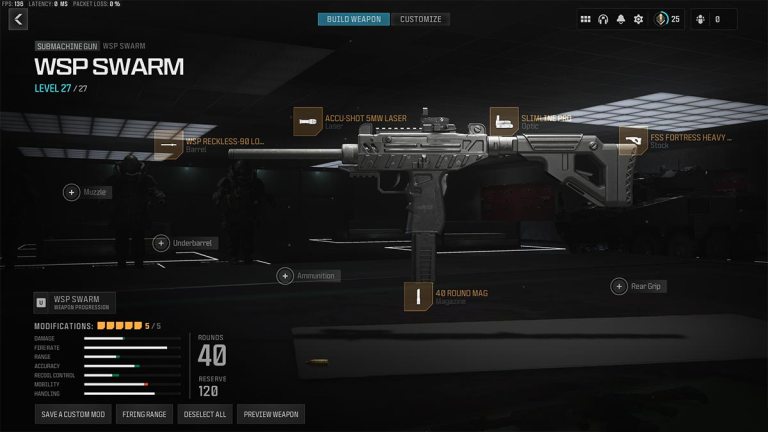Add a Rear Grip attachment
This screenshot has width=768, height=432.
pyautogui.click(x=619, y=287)
